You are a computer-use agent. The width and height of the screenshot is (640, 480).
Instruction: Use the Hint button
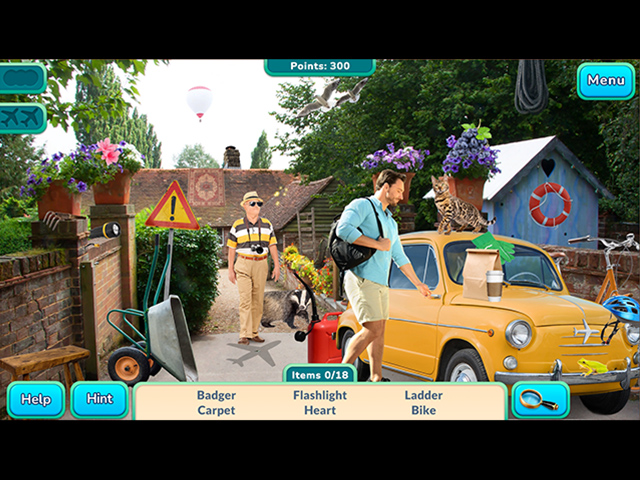pyautogui.click(x=99, y=399)
